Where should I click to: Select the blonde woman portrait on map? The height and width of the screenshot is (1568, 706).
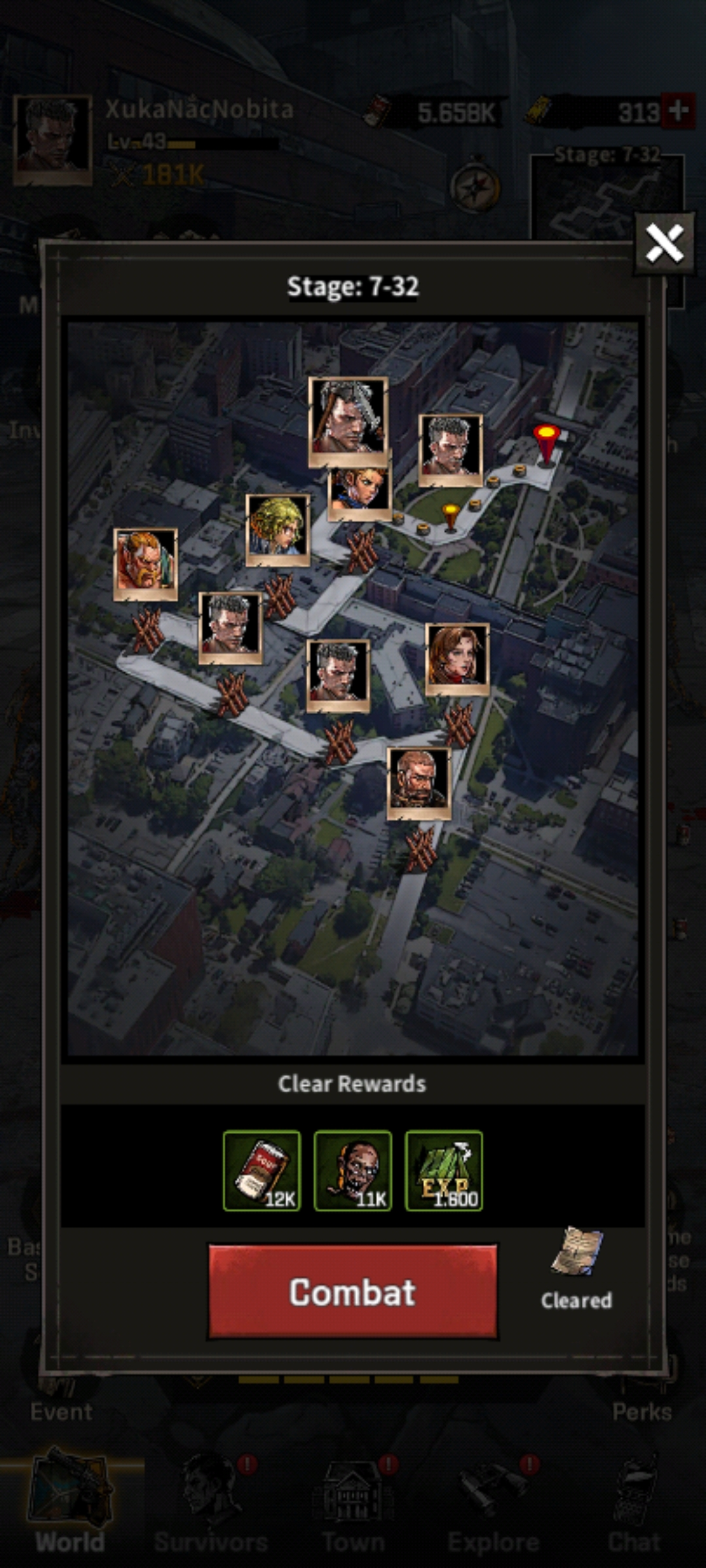tap(277, 529)
